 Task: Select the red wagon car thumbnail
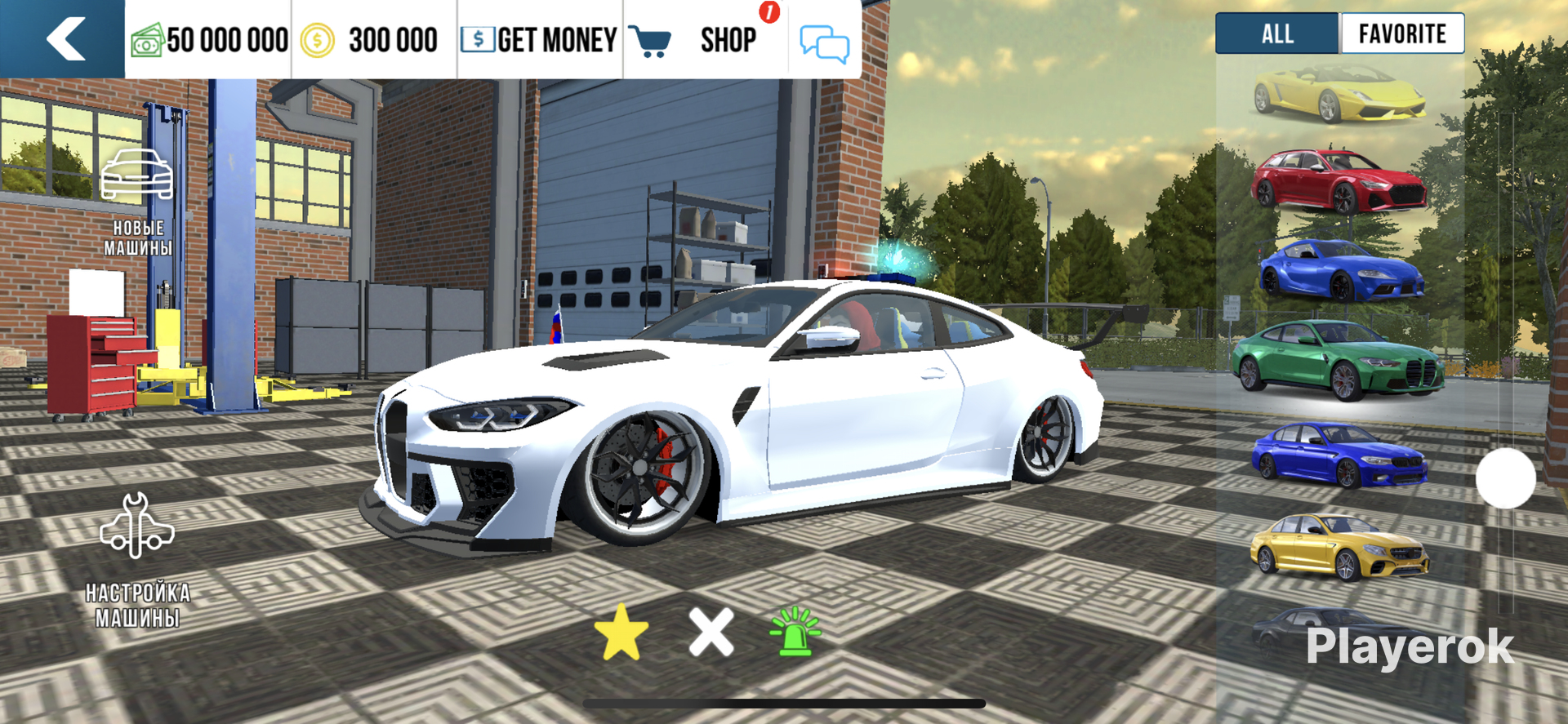click(1339, 181)
